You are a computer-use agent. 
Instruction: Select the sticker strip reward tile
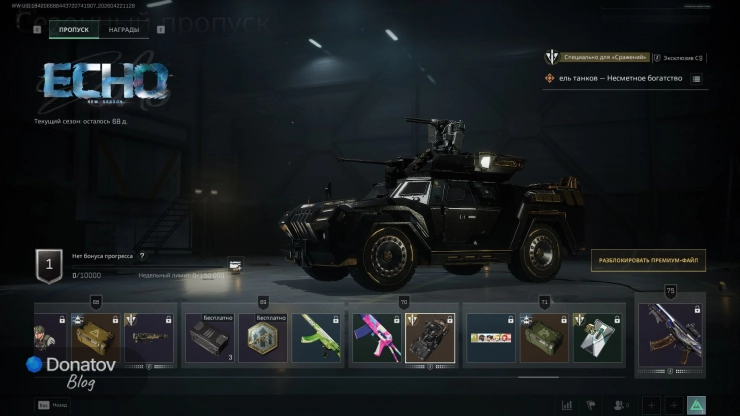[491, 338]
